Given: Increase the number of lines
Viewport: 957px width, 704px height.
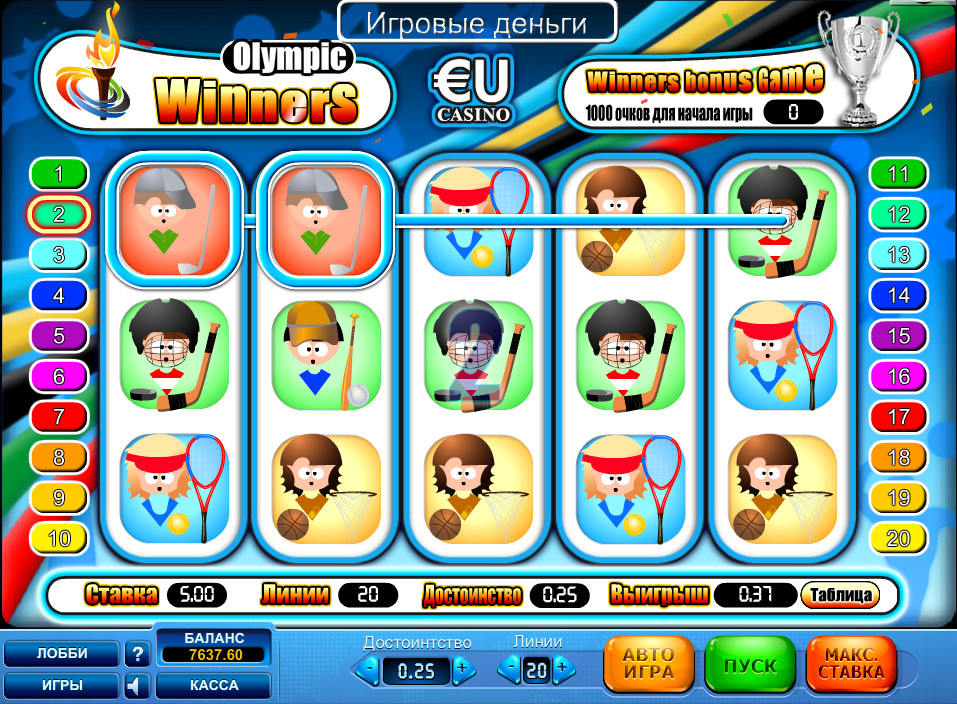Looking at the screenshot, I should click(x=561, y=668).
